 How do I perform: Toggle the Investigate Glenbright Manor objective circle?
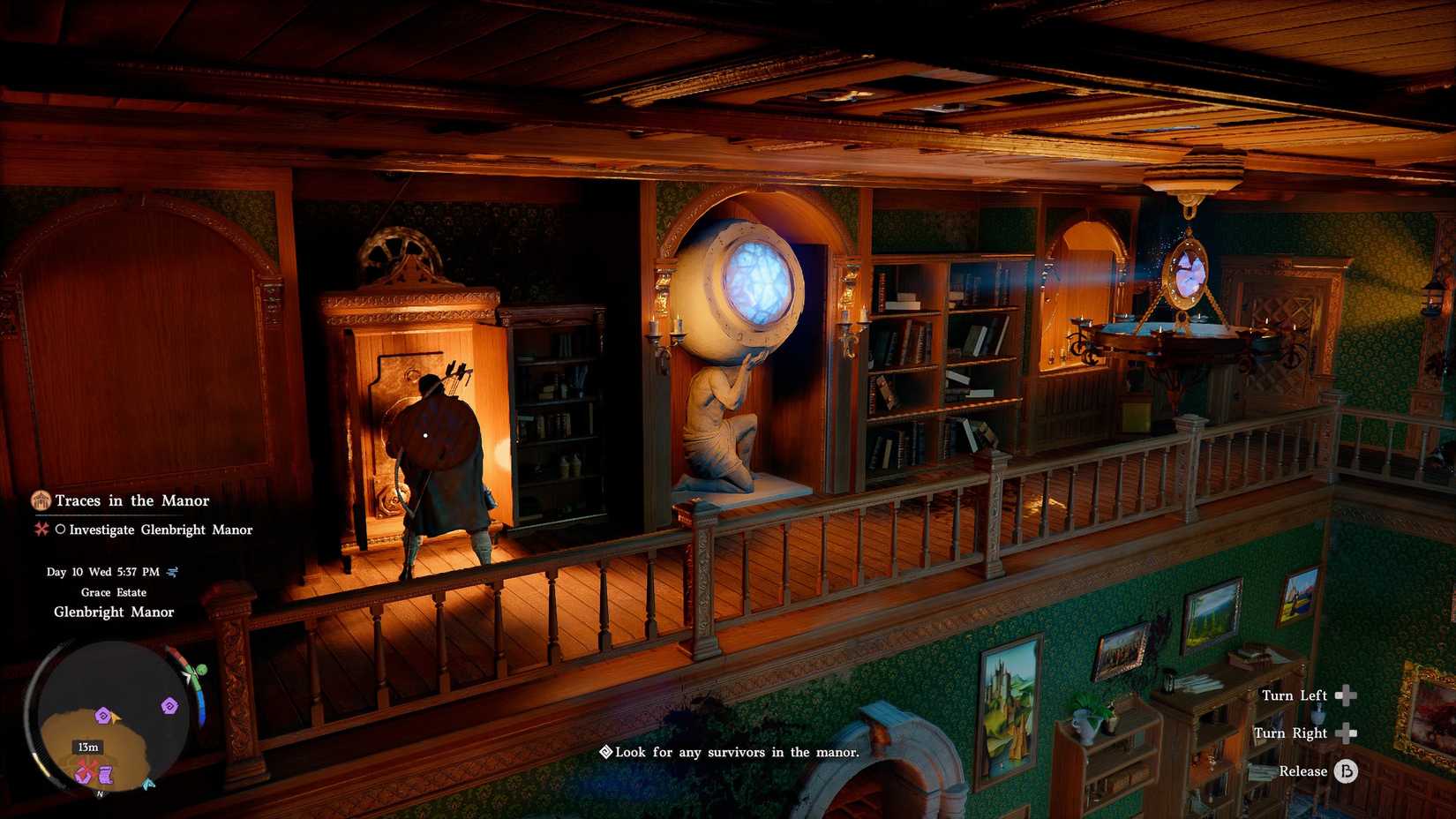63,530
